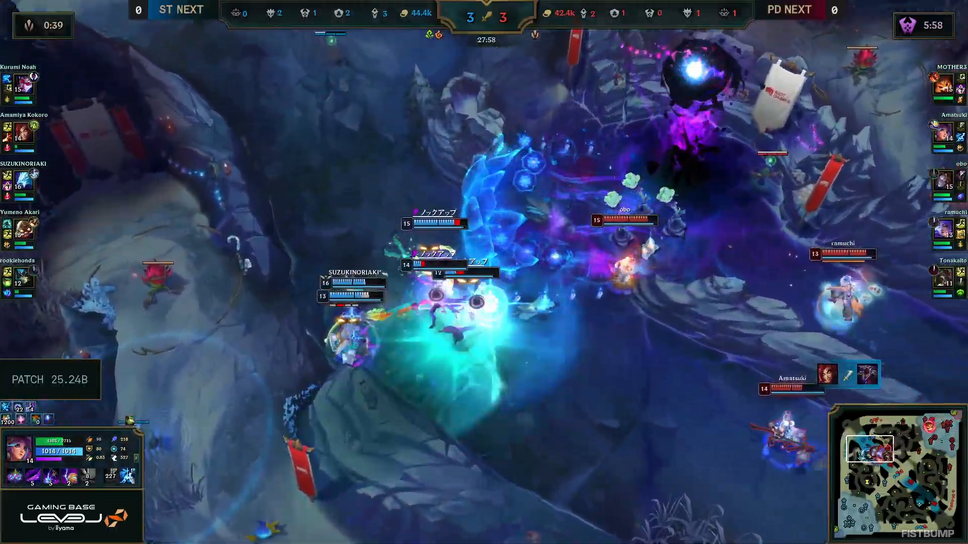968x544 pixels.
Task: Select ramuchi's champion portrait in the sidebar
Action: (x=942, y=229)
